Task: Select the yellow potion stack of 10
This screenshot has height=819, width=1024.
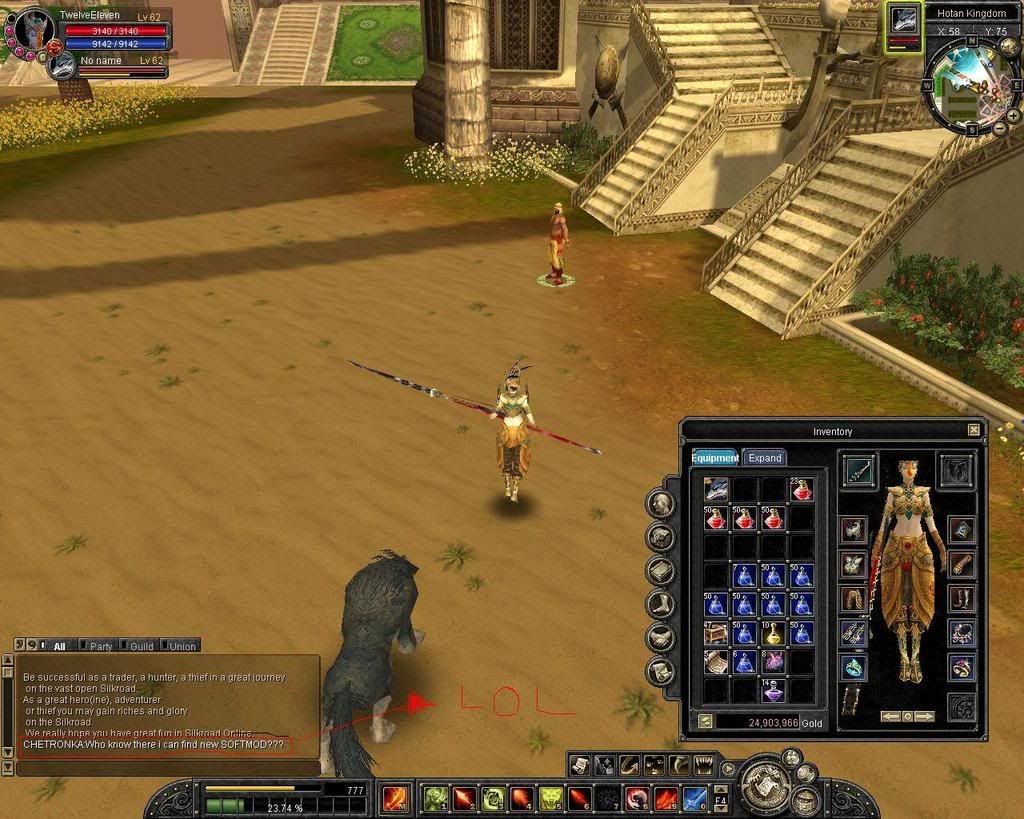Action: (x=772, y=633)
